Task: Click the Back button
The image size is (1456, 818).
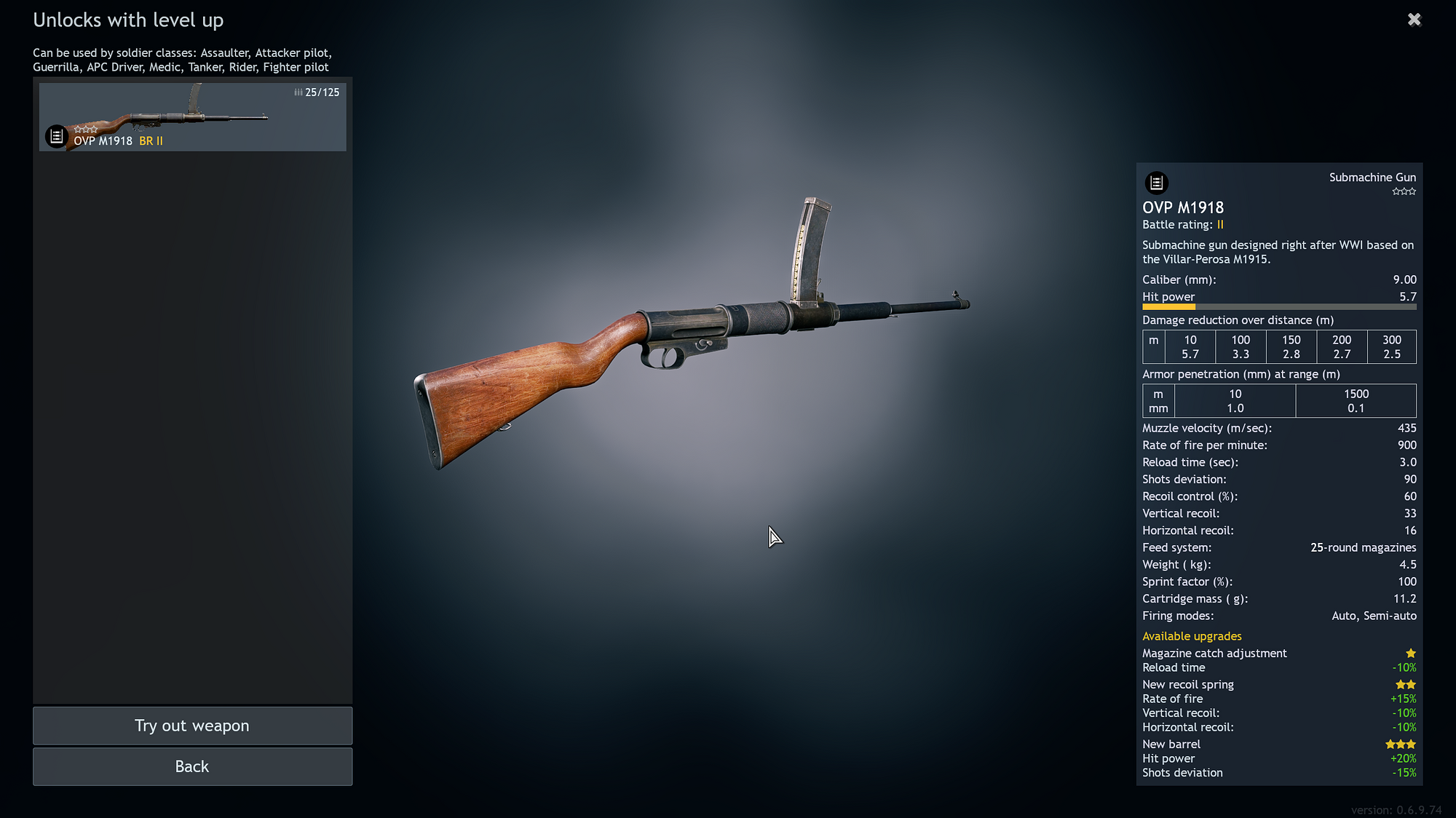Action: tap(191, 766)
